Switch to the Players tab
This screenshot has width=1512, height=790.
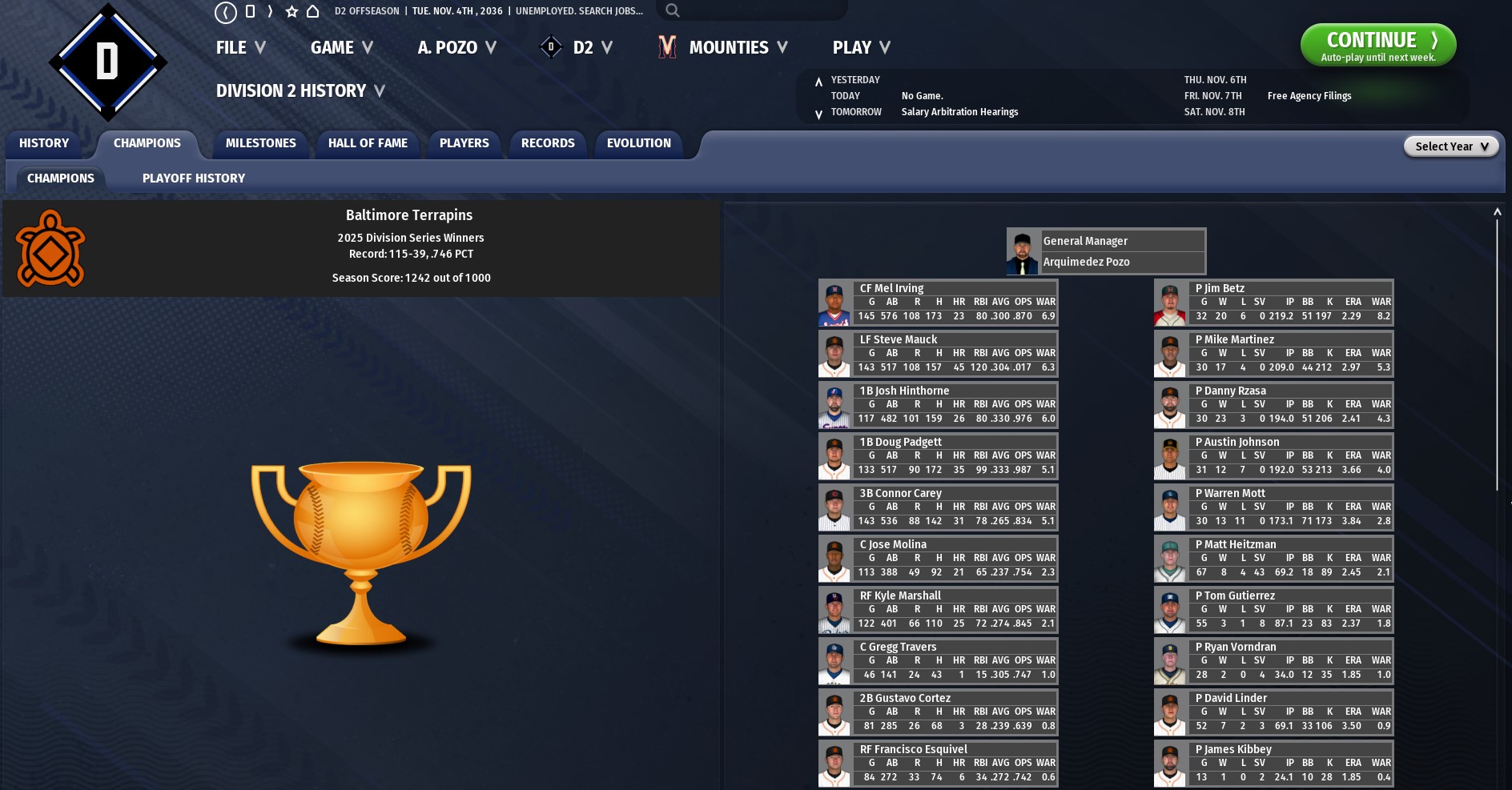tap(464, 143)
